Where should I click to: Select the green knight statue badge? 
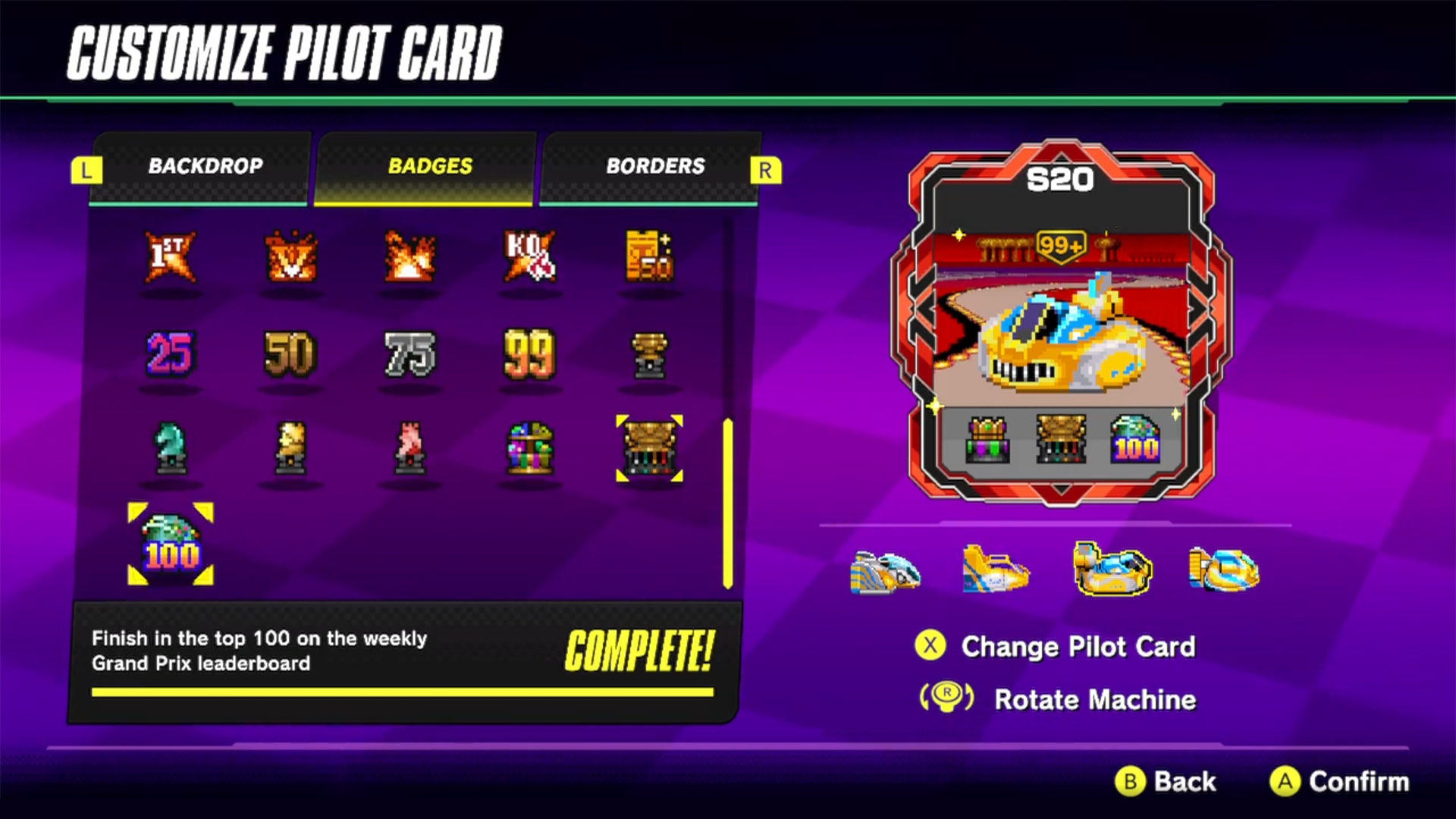[x=169, y=447]
